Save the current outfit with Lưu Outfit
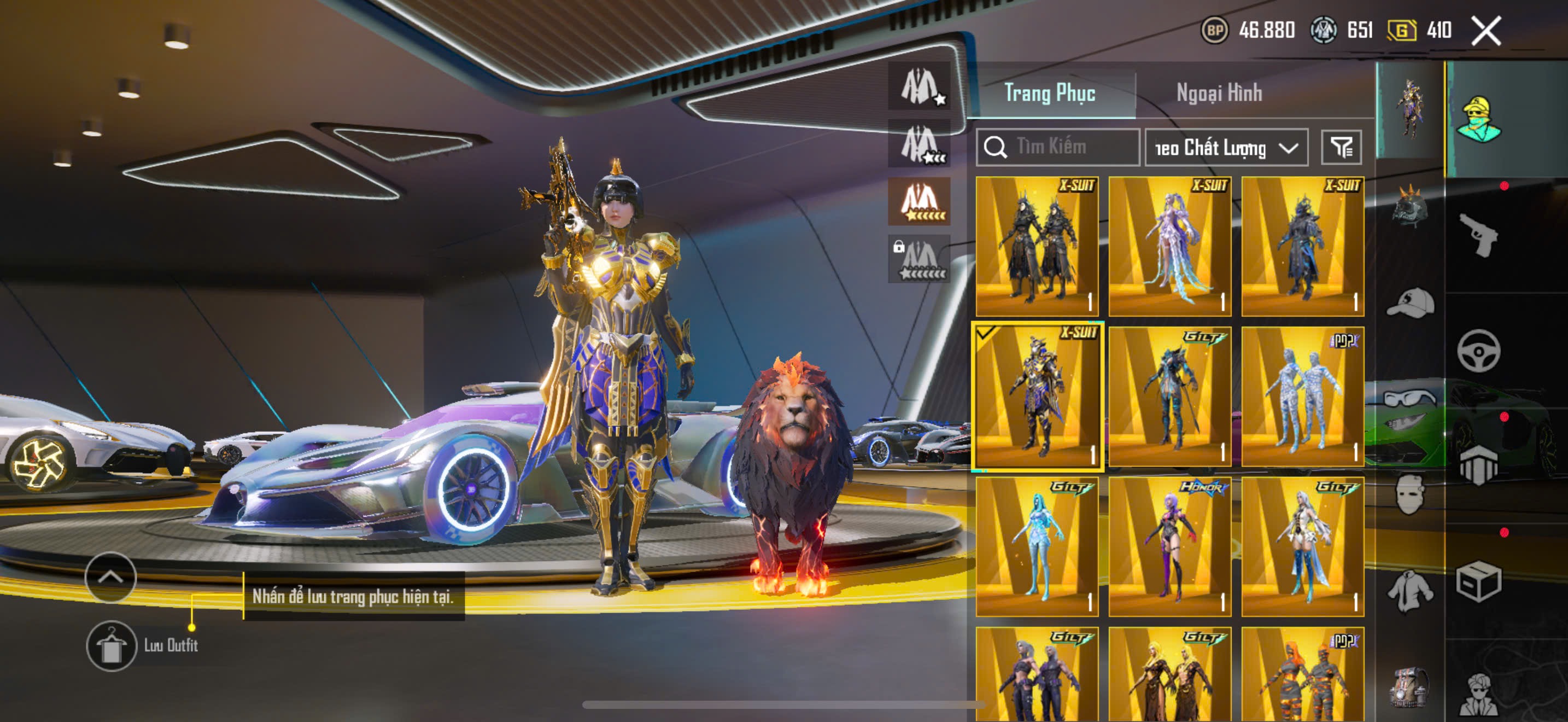The width and height of the screenshot is (1568, 722). pos(112,645)
